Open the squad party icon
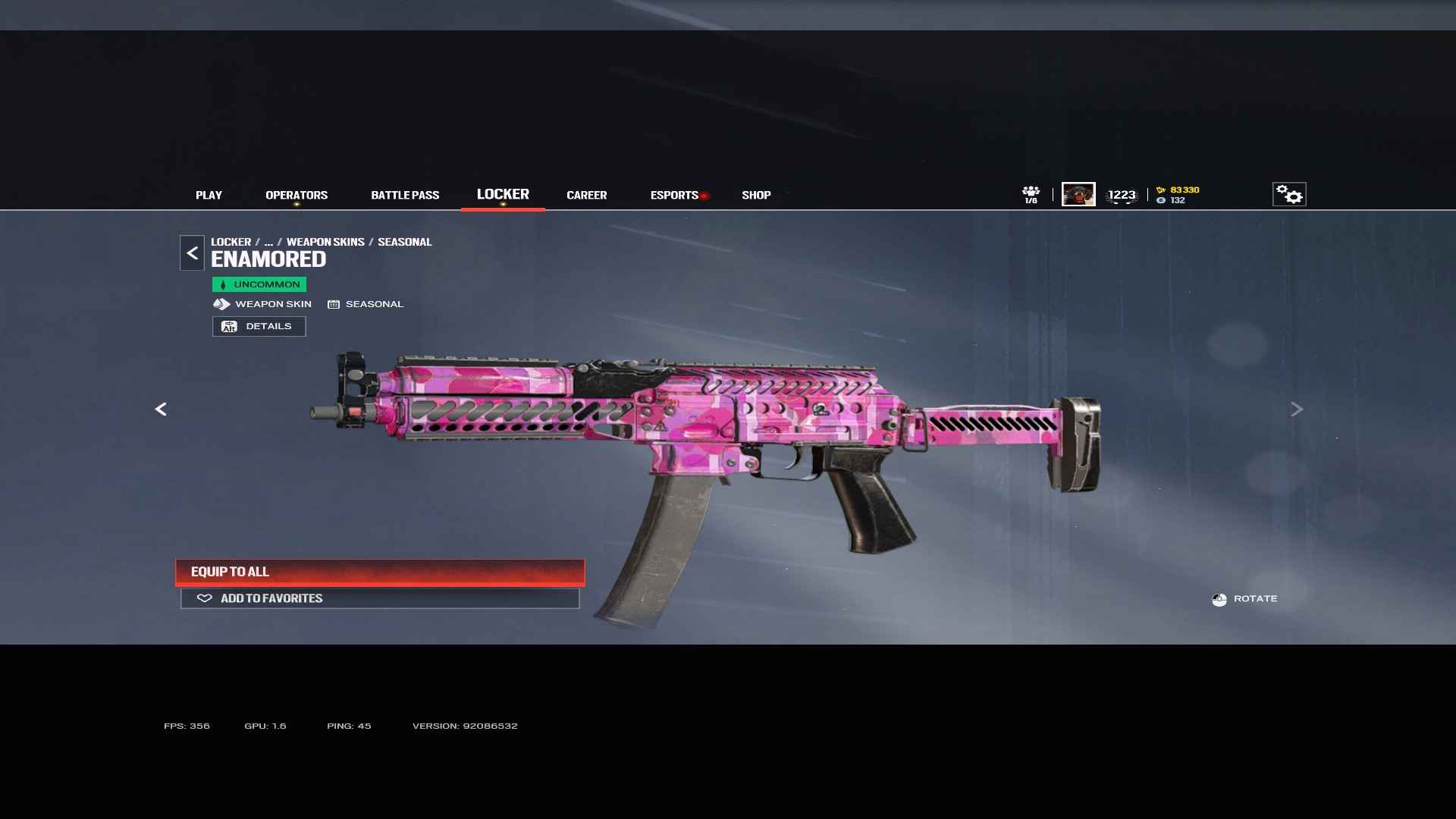Viewport: 1456px width, 819px height. 1031,194
